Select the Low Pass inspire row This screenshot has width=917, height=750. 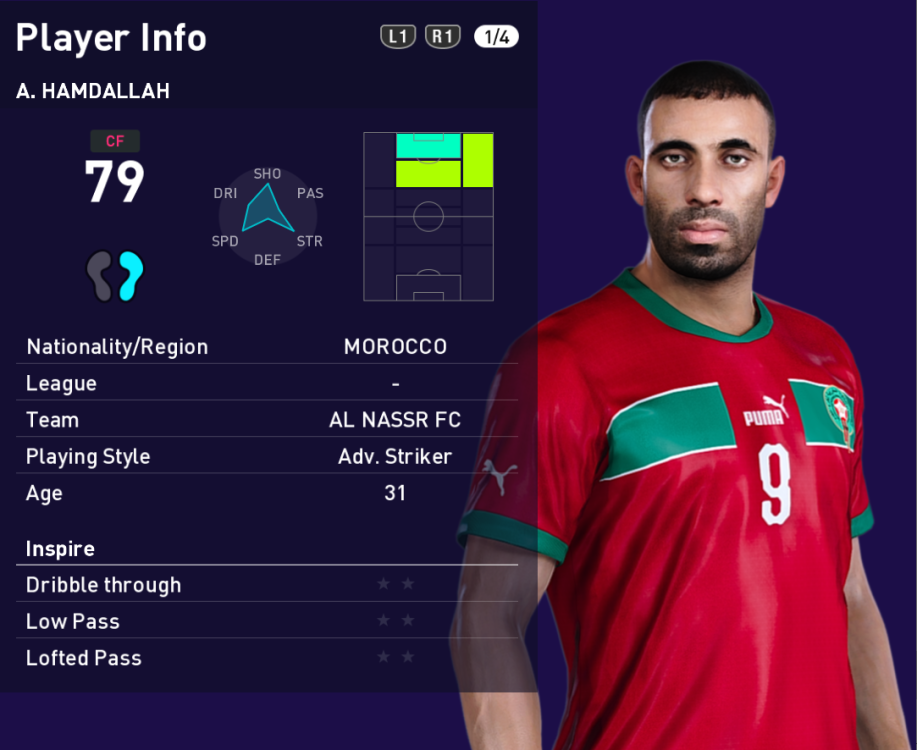pos(267,622)
